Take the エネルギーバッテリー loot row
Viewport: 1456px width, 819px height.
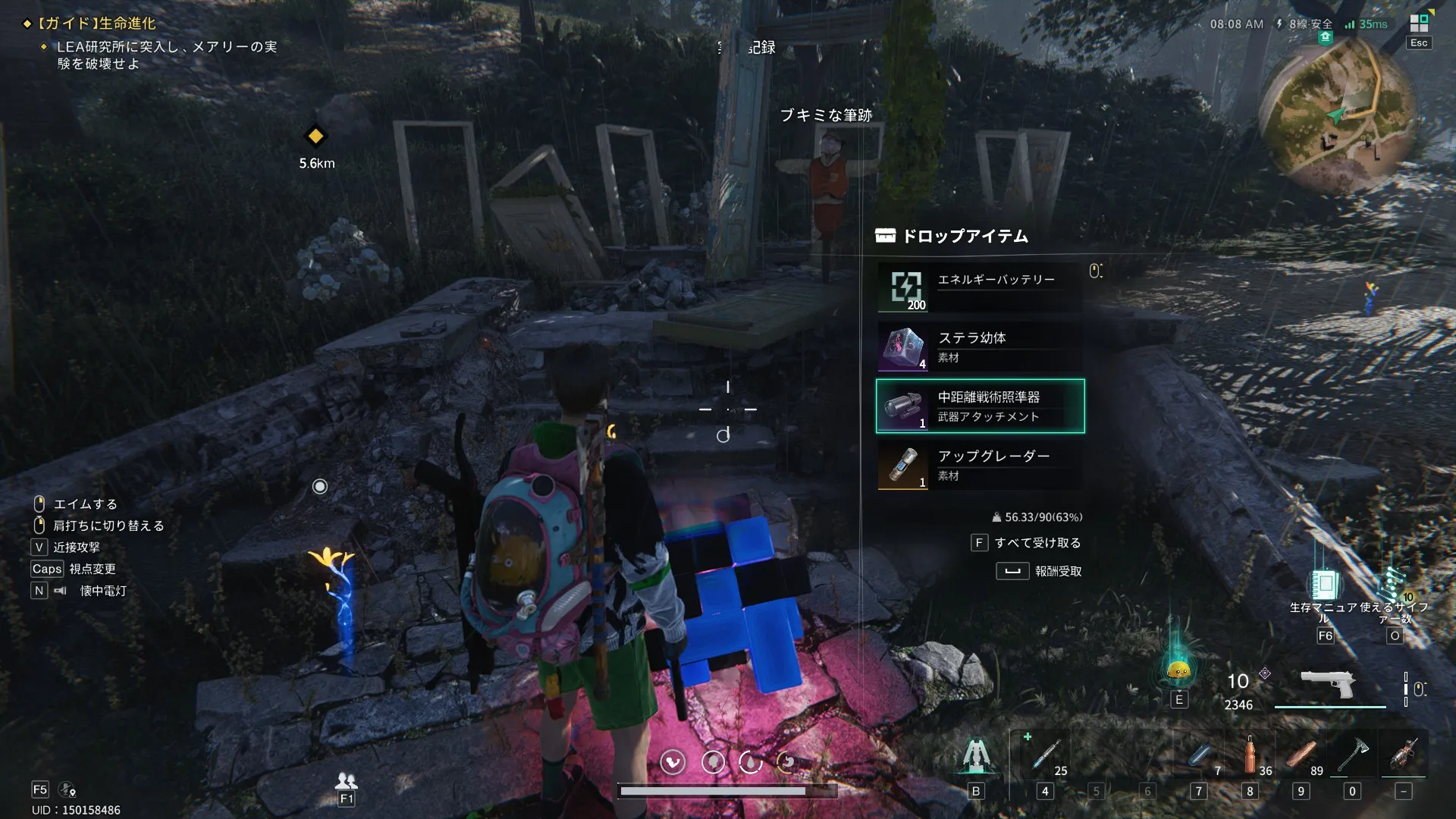click(x=980, y=288)
